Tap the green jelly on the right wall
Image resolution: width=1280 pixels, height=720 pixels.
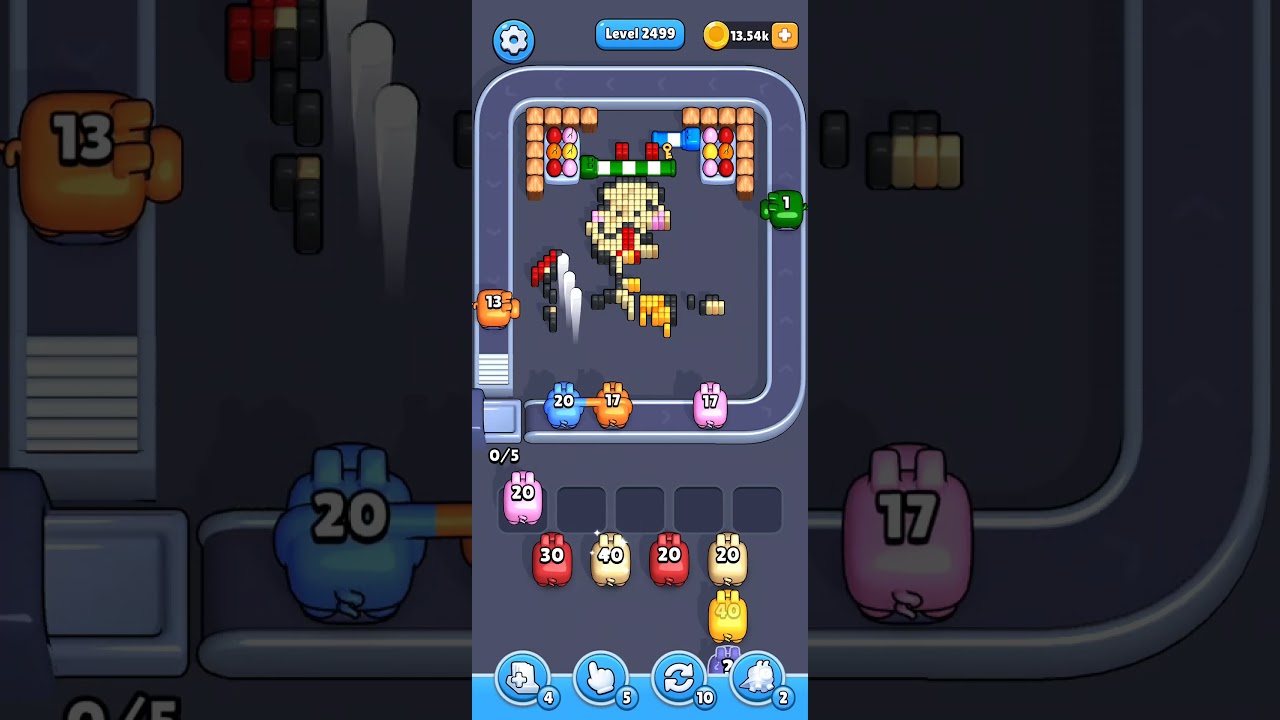coord(781,207)
